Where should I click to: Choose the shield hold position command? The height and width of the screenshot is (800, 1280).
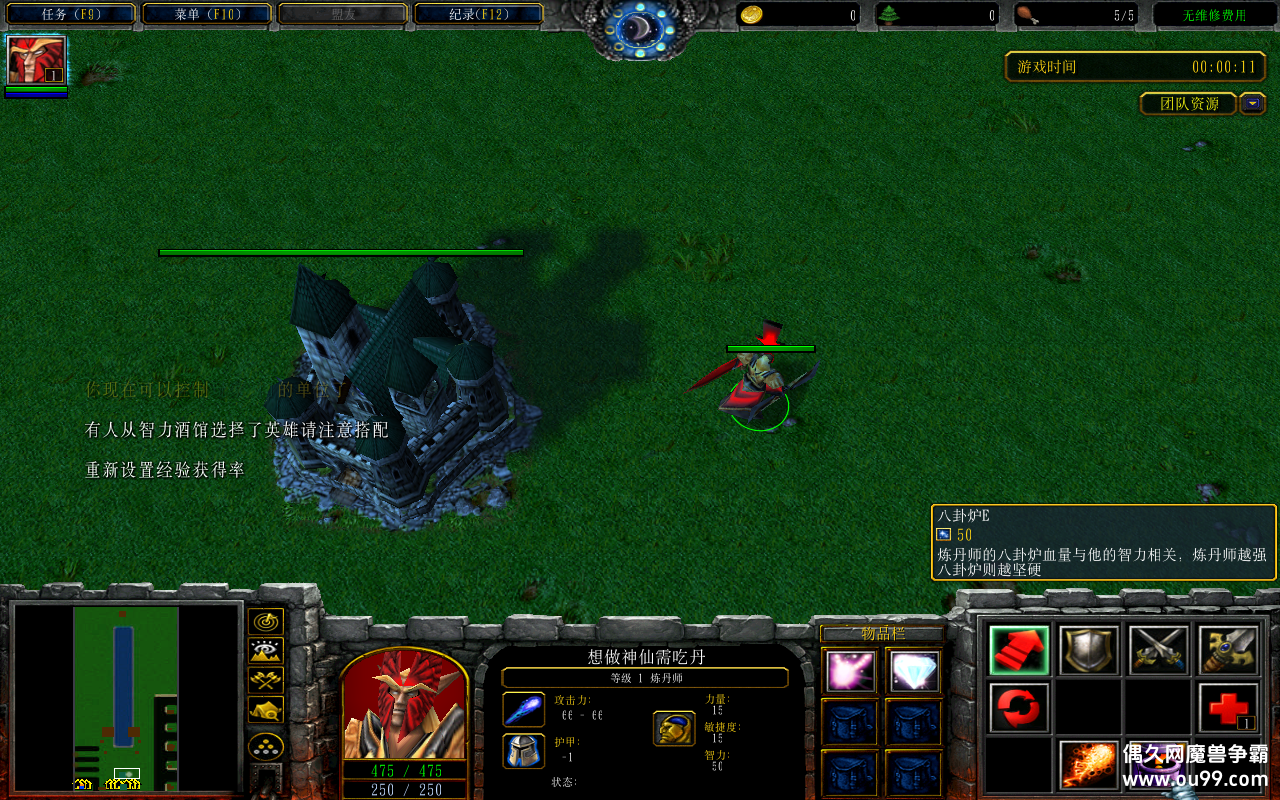1089,650
